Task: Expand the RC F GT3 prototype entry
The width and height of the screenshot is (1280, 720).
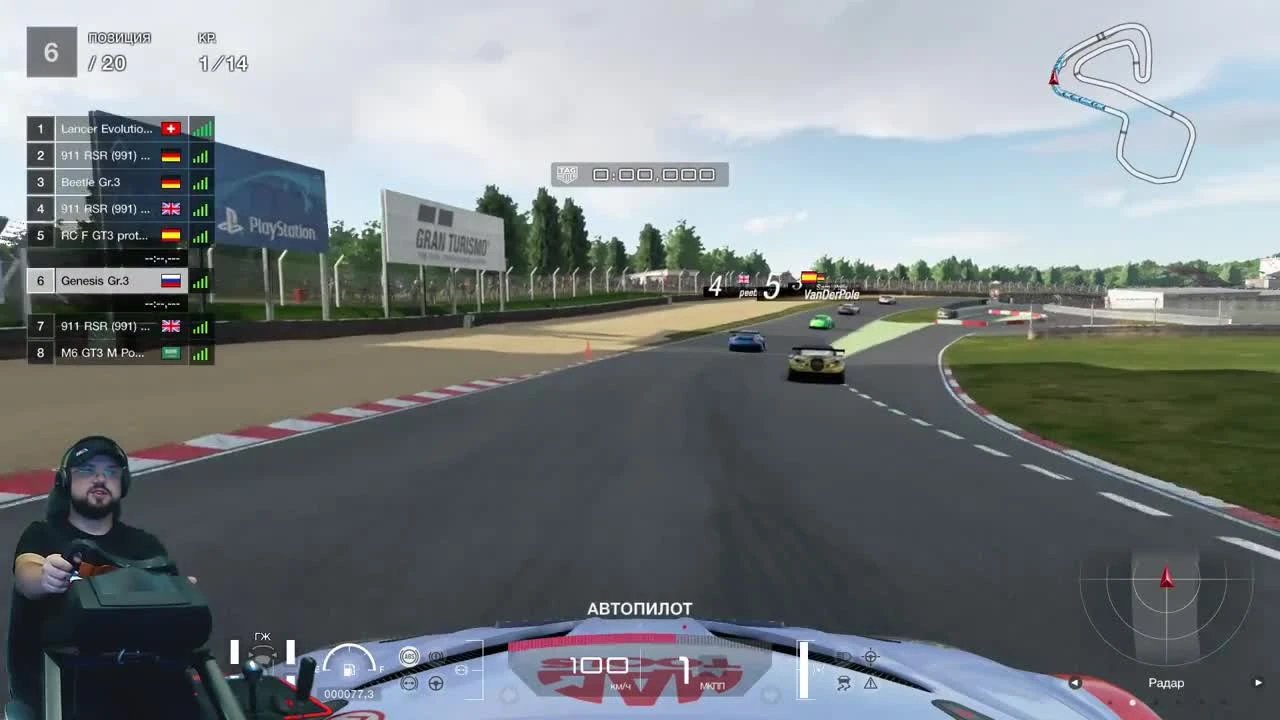Action: (x=103, y=236)
